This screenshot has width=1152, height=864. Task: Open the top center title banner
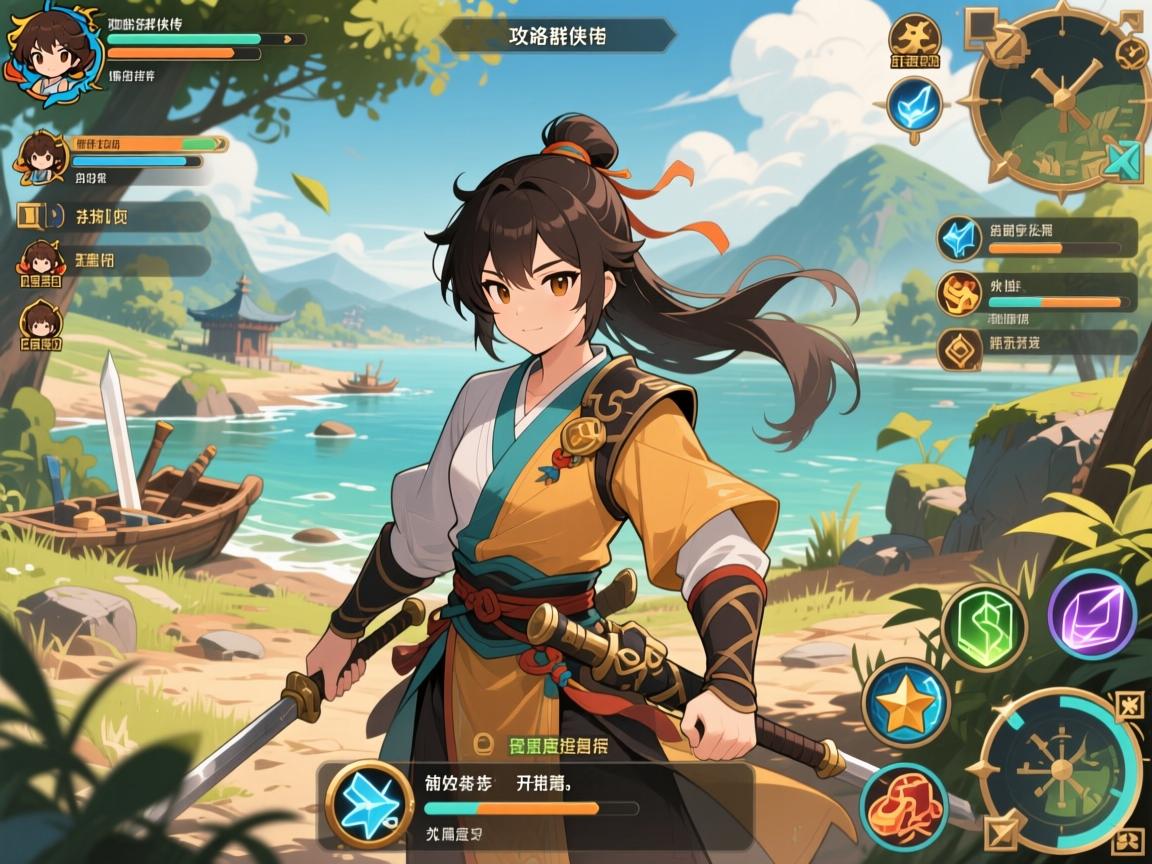coord(557,35)
